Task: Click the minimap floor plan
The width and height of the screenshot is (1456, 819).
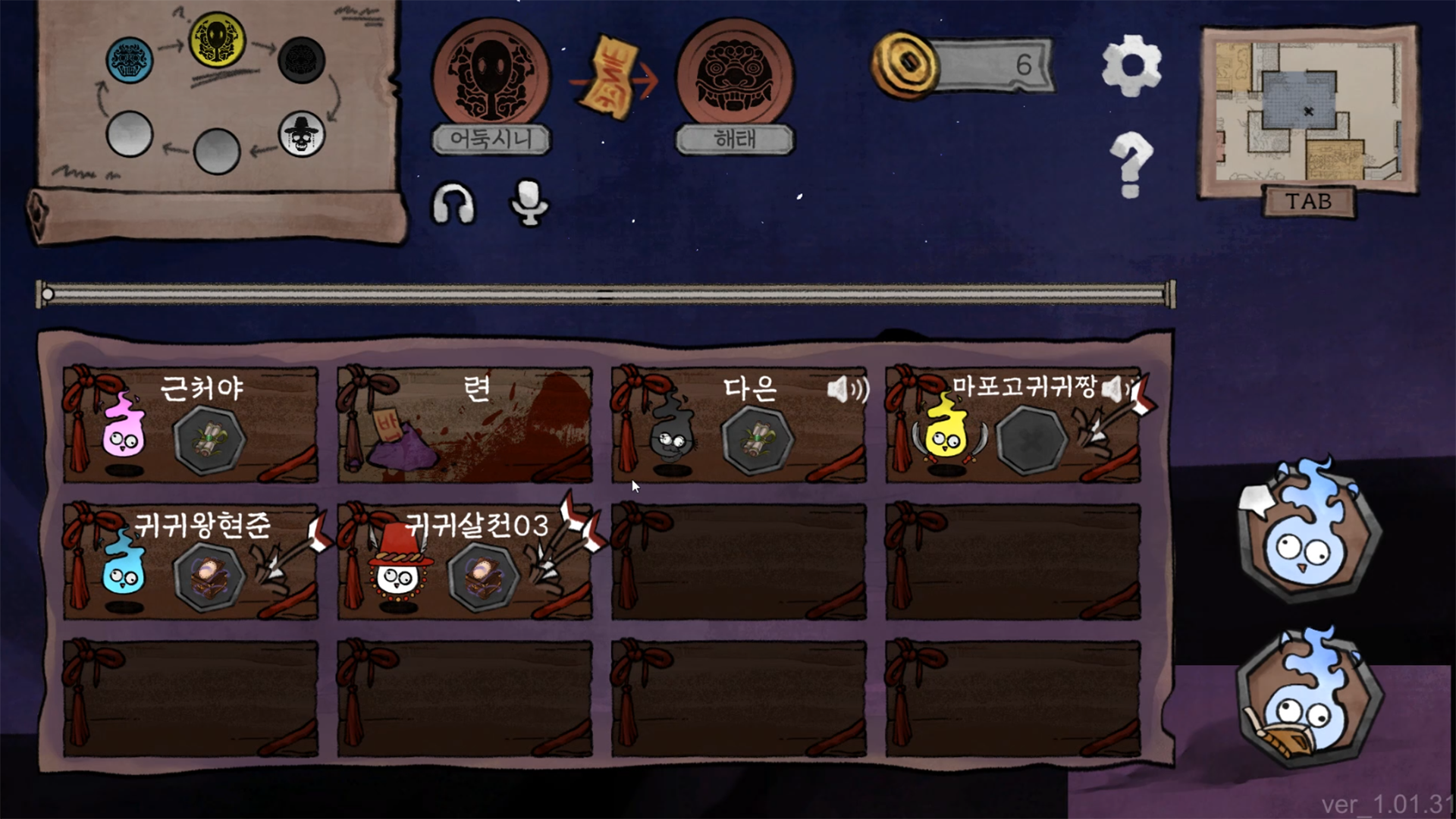Action: pos(1308,111)
